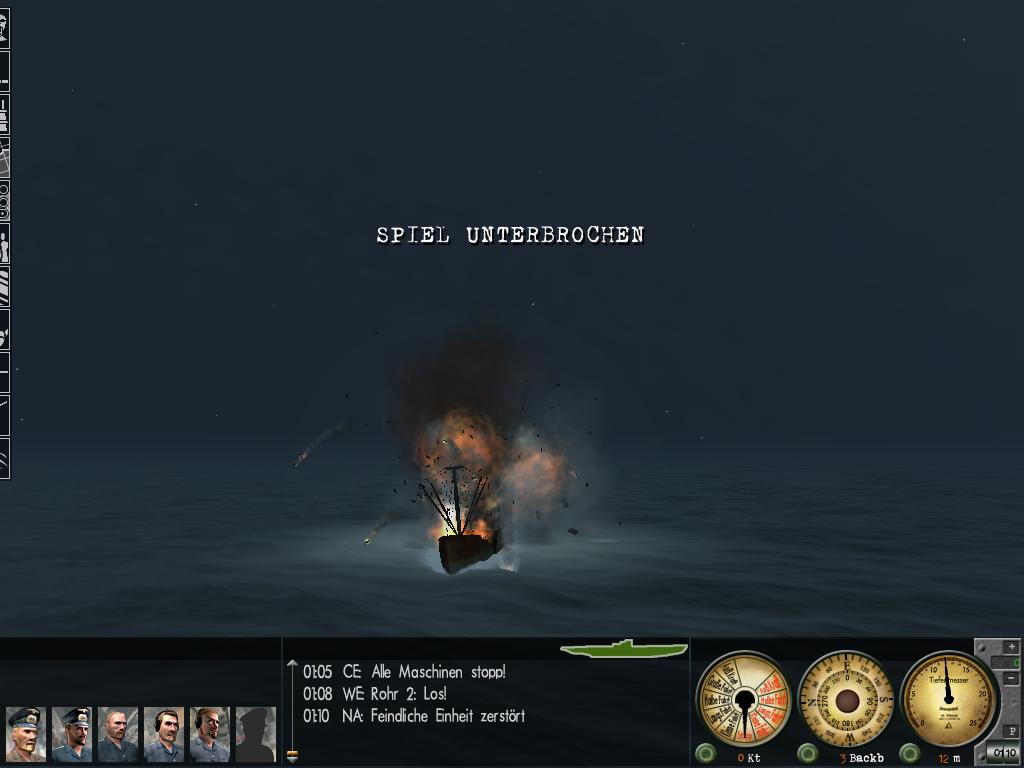The image size is (1024, 768).
Task: Click the green knob beside the Backb readout
Action: (x=808, y=753)
